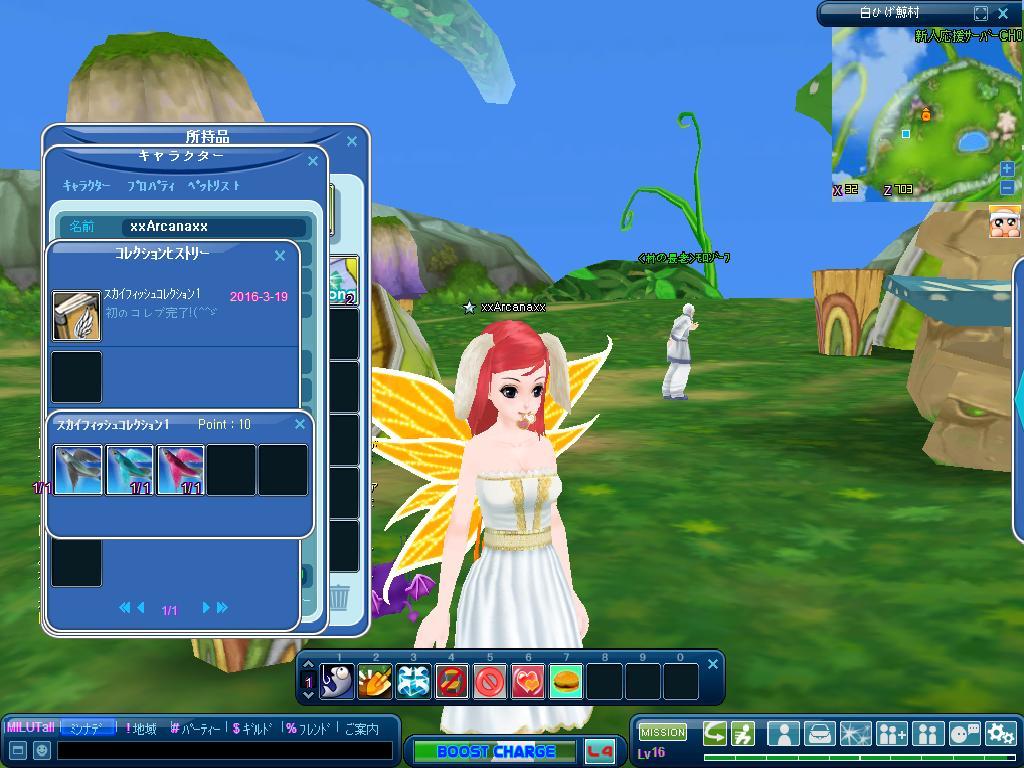
Task: Close the Skyfish Collection 1 detail panel
Action: [299, 425]
